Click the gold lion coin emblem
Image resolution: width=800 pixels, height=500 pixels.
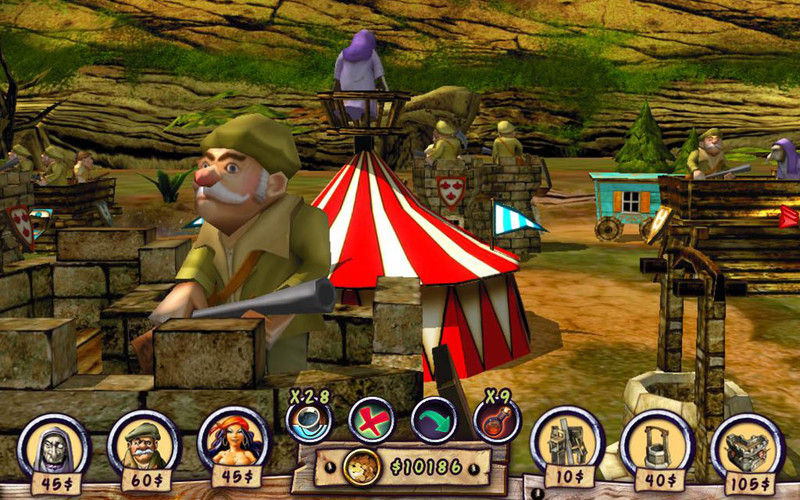357,465
